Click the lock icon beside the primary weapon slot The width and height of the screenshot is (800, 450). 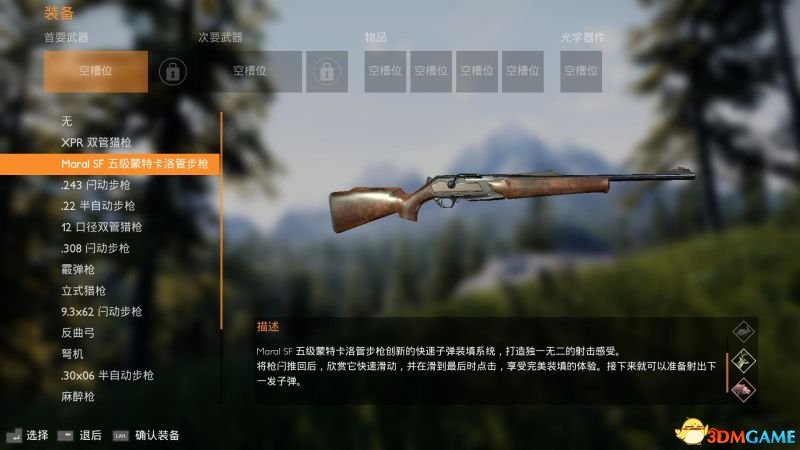point(173,71)
